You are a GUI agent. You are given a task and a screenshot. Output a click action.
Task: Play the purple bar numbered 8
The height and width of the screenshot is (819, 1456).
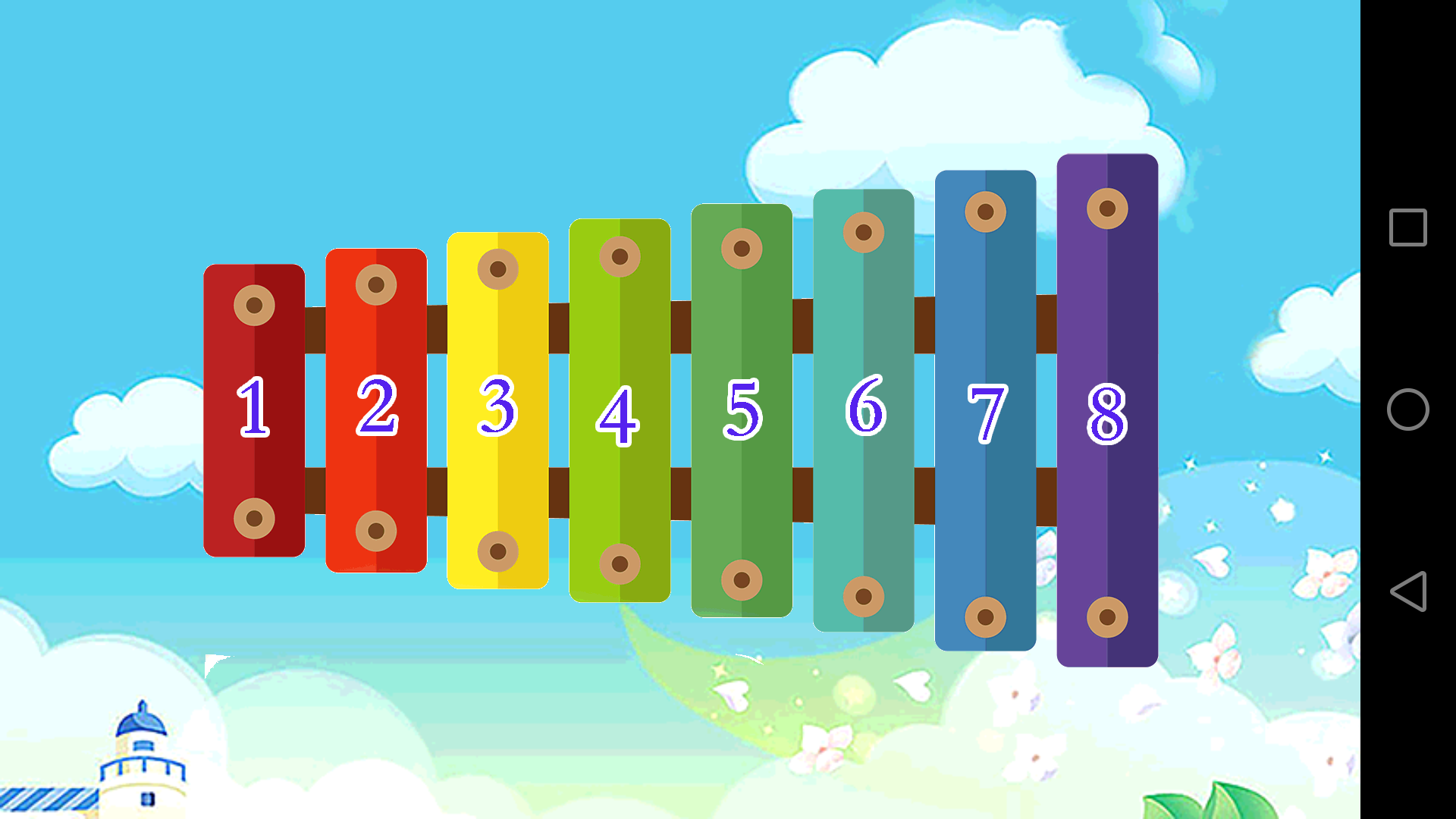click(x=1107, y=410)
